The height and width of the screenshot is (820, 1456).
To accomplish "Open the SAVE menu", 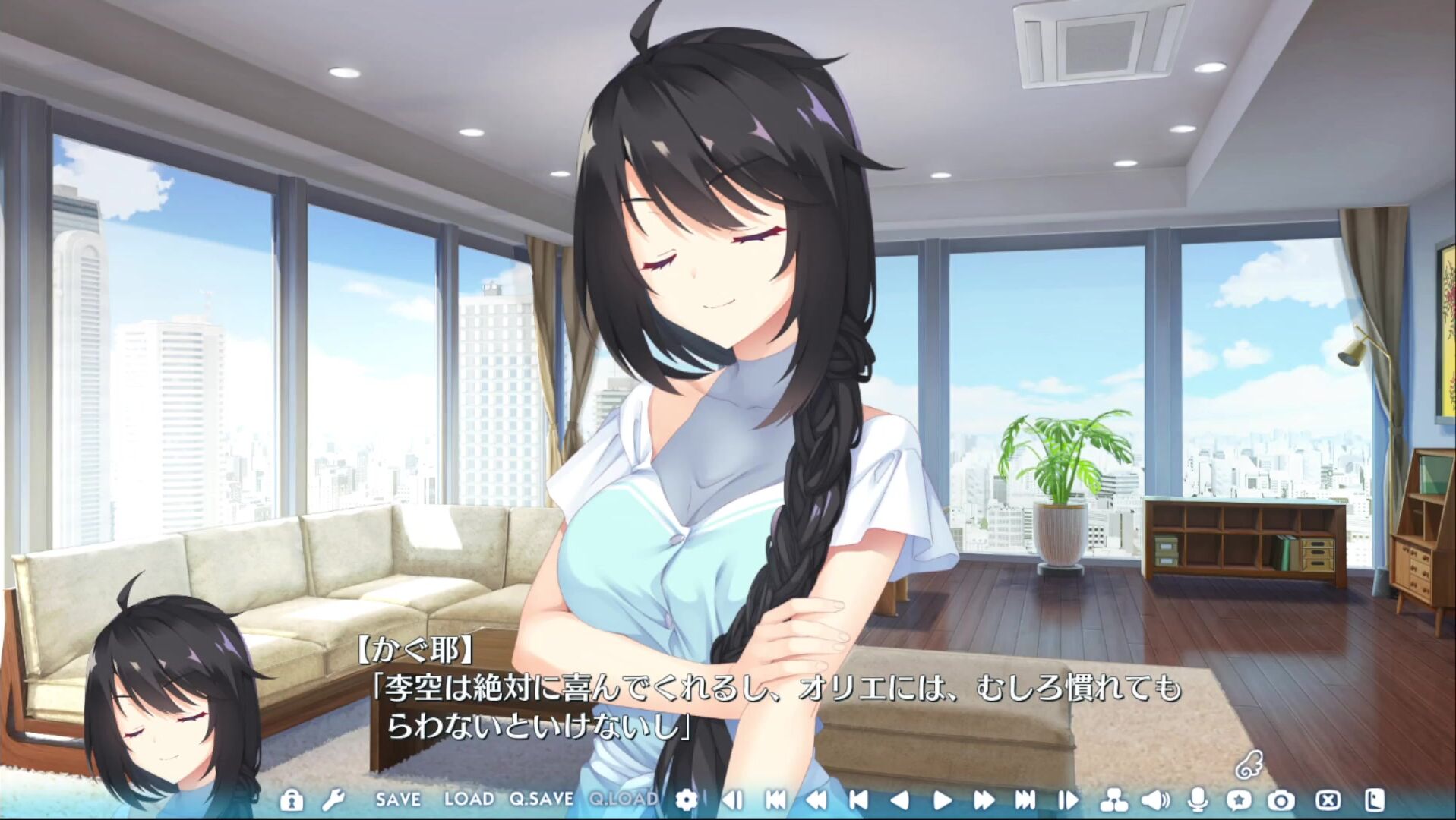I will pyautogui.click(x=398, y=799).
